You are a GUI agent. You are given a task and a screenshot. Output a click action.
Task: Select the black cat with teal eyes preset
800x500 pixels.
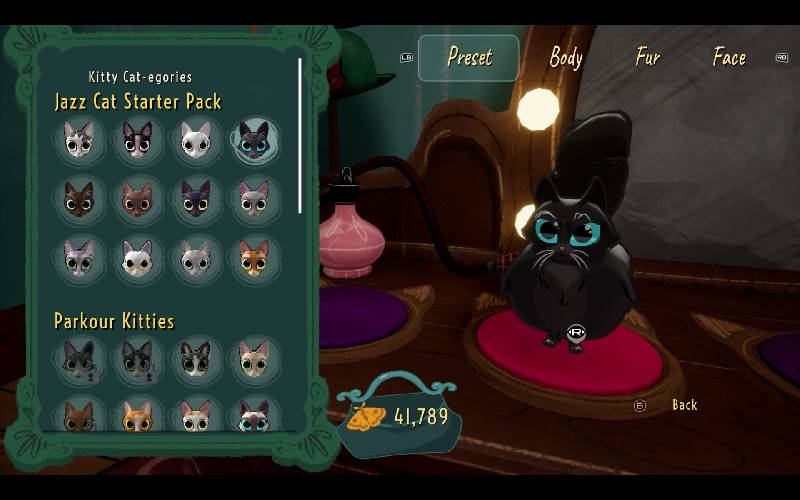point(254,143)
